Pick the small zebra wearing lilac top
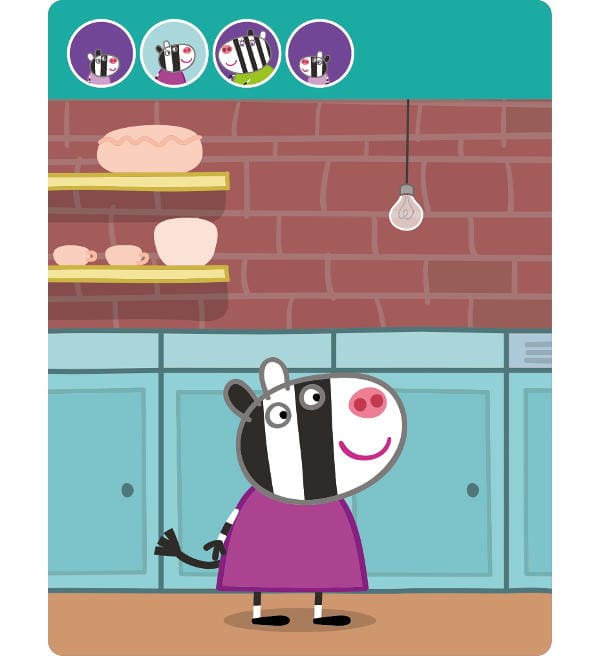 click(101, 53)
